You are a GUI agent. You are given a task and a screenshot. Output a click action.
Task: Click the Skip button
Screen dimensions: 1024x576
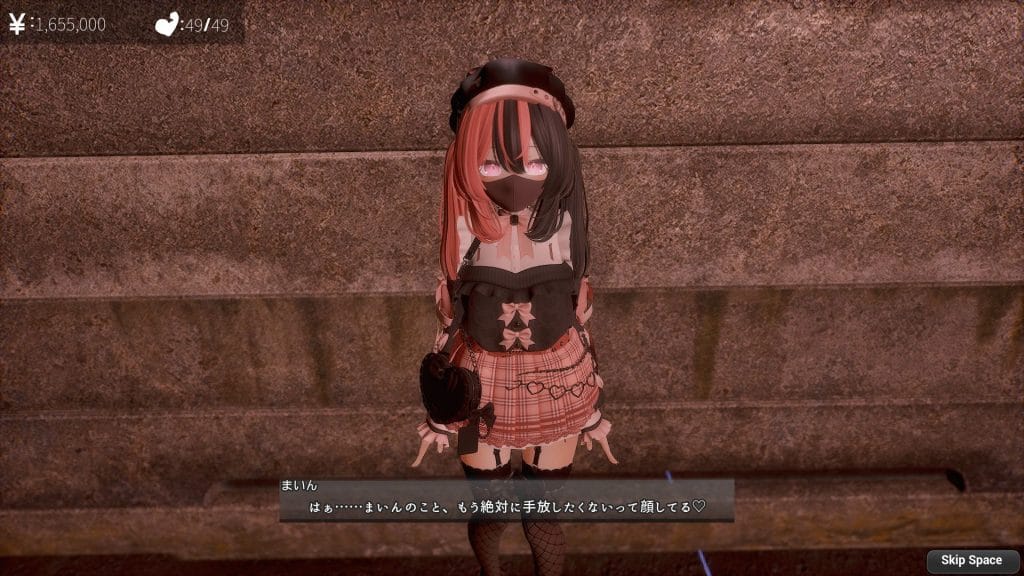tap(971, 561)
